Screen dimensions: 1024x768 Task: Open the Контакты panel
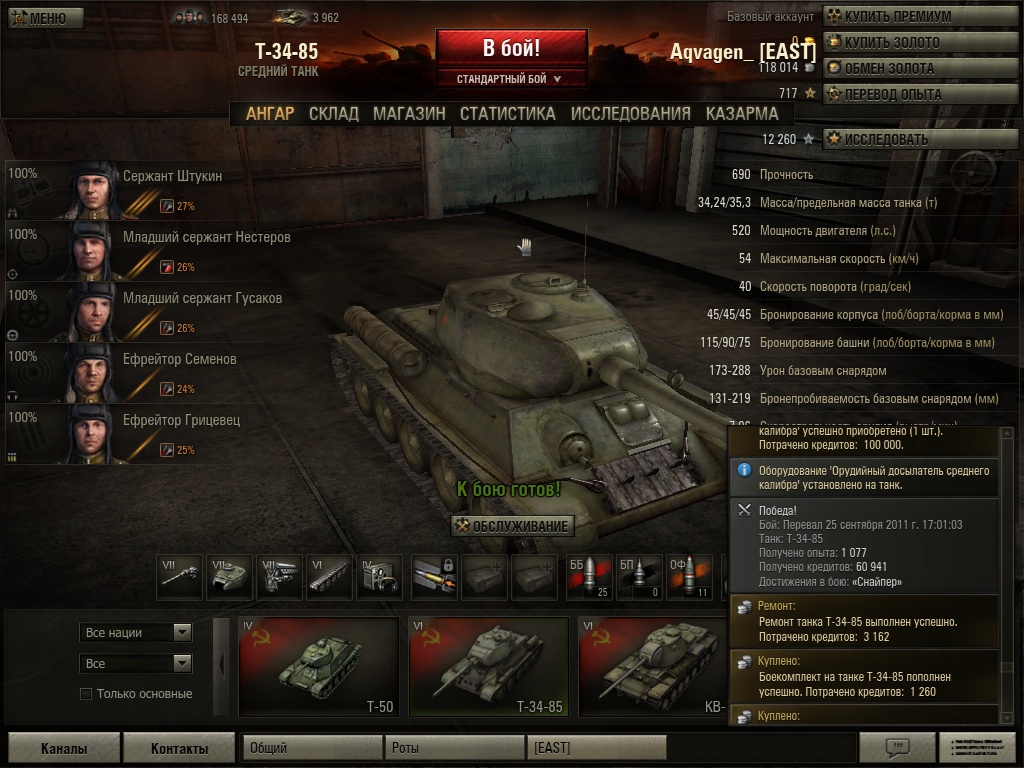tap(179, 748)
